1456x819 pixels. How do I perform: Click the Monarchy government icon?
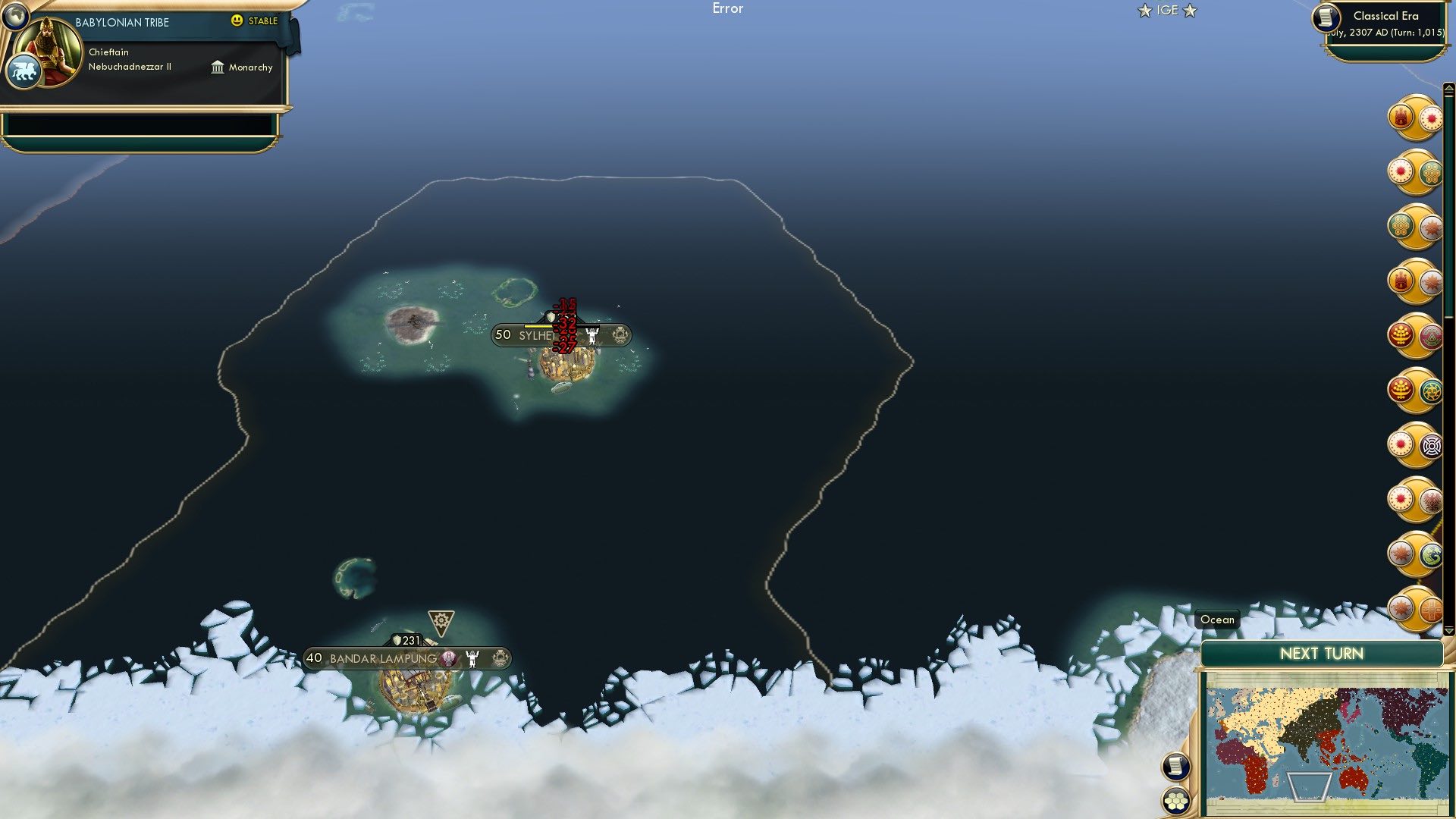click(219, 67)
